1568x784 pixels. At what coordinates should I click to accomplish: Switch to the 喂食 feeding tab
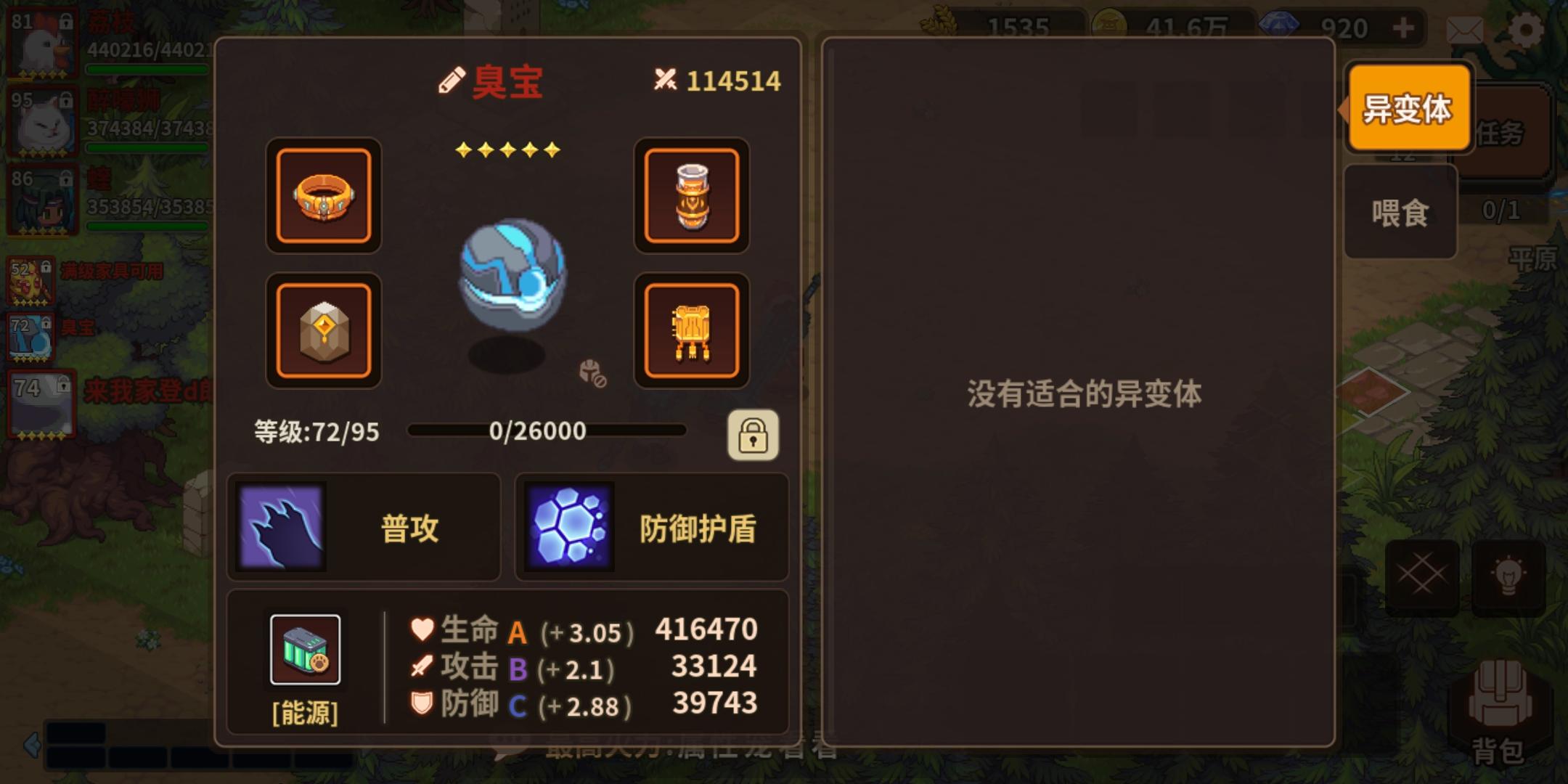1400,211
